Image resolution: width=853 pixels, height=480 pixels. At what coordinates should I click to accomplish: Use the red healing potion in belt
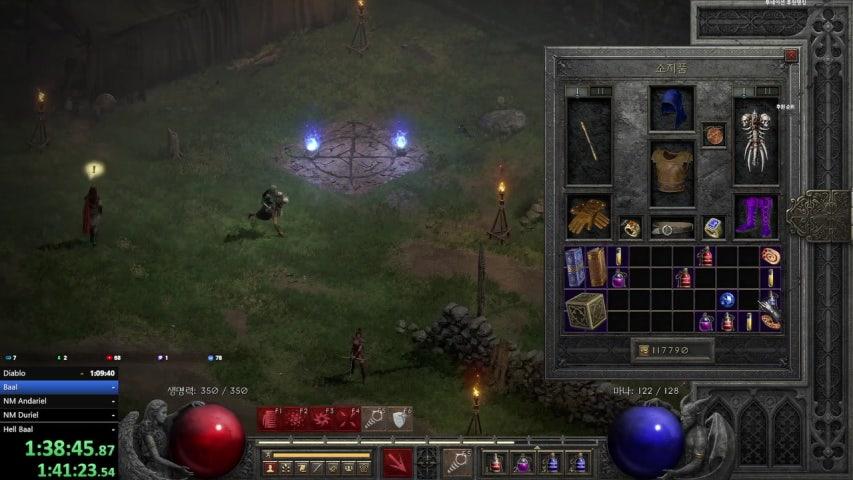tap(496, 462)
